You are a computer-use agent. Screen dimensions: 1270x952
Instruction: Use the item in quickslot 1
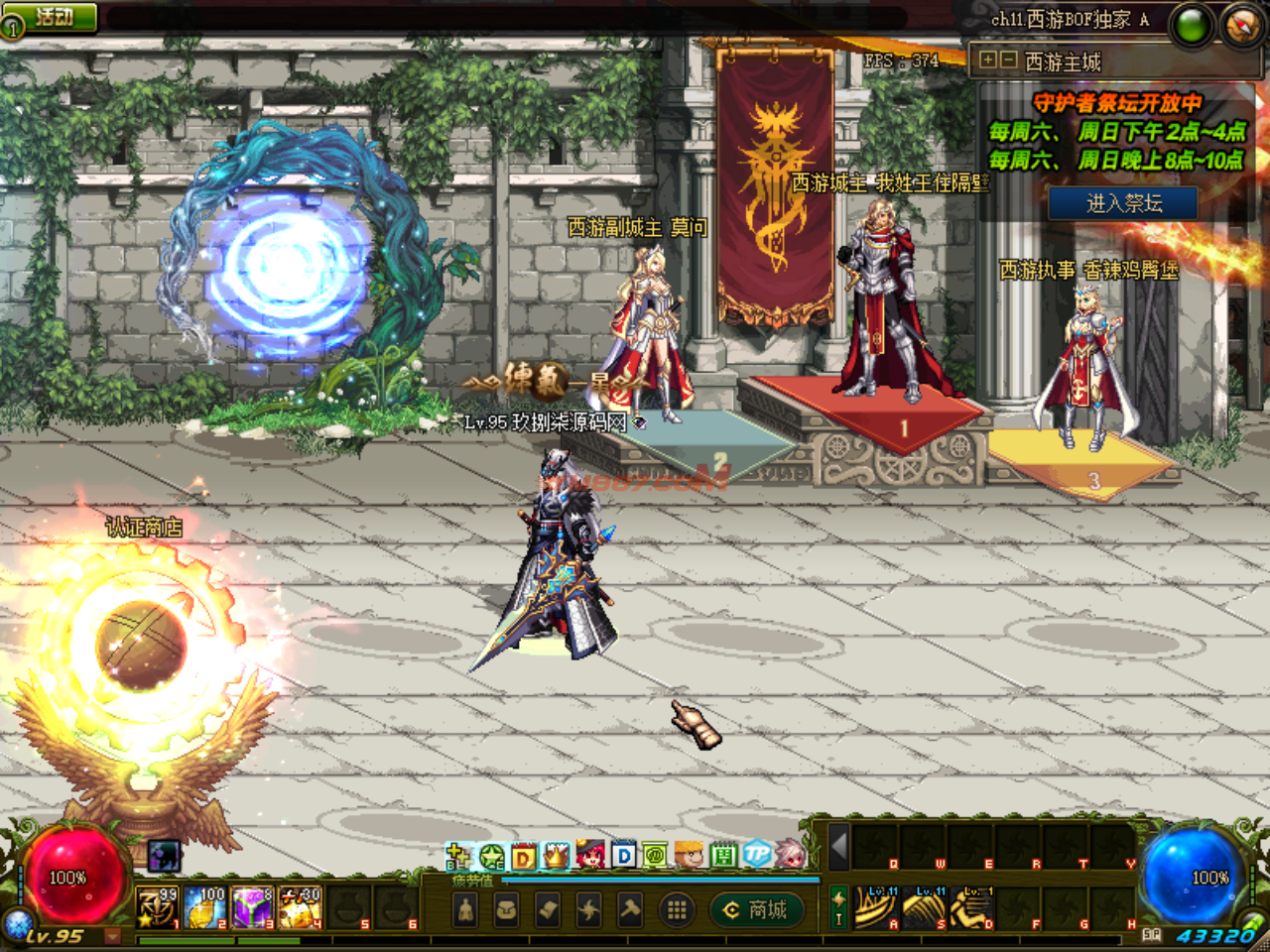tap(157, 907)
